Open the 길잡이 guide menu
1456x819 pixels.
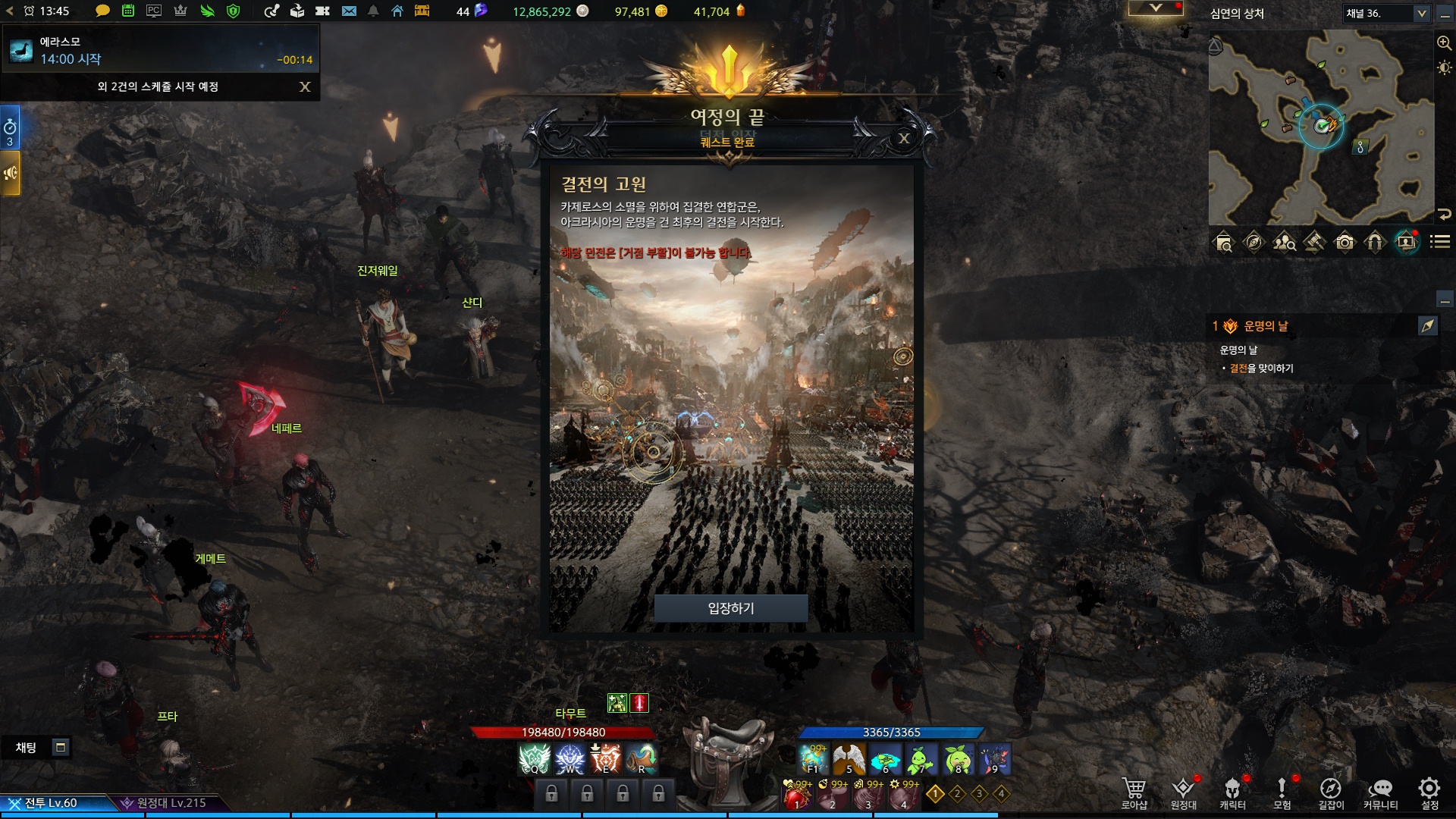coord(1331,792)
